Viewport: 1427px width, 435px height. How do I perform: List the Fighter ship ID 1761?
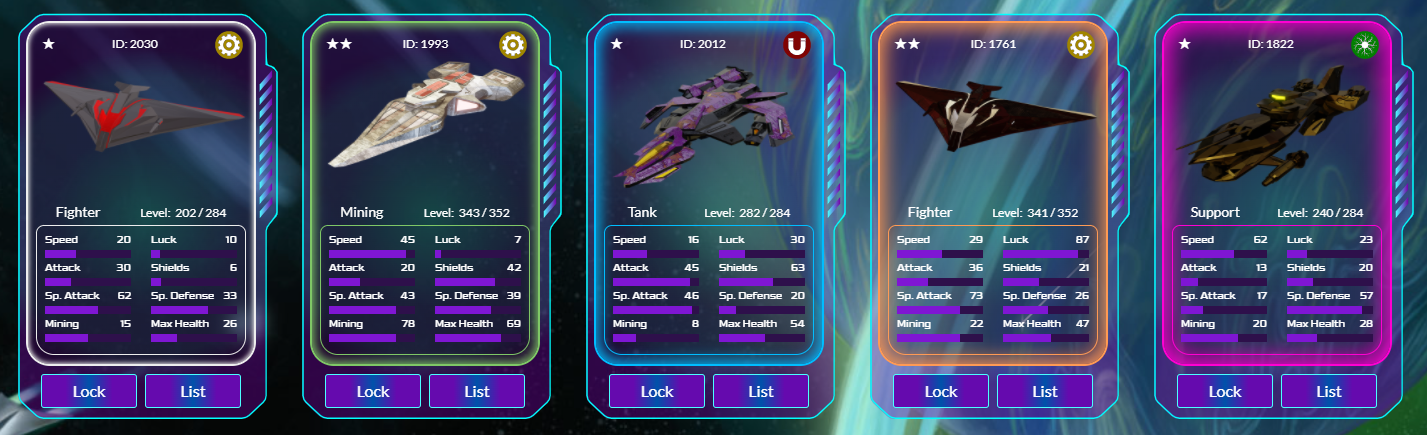pyautogui.click(x=1045, y=391)
